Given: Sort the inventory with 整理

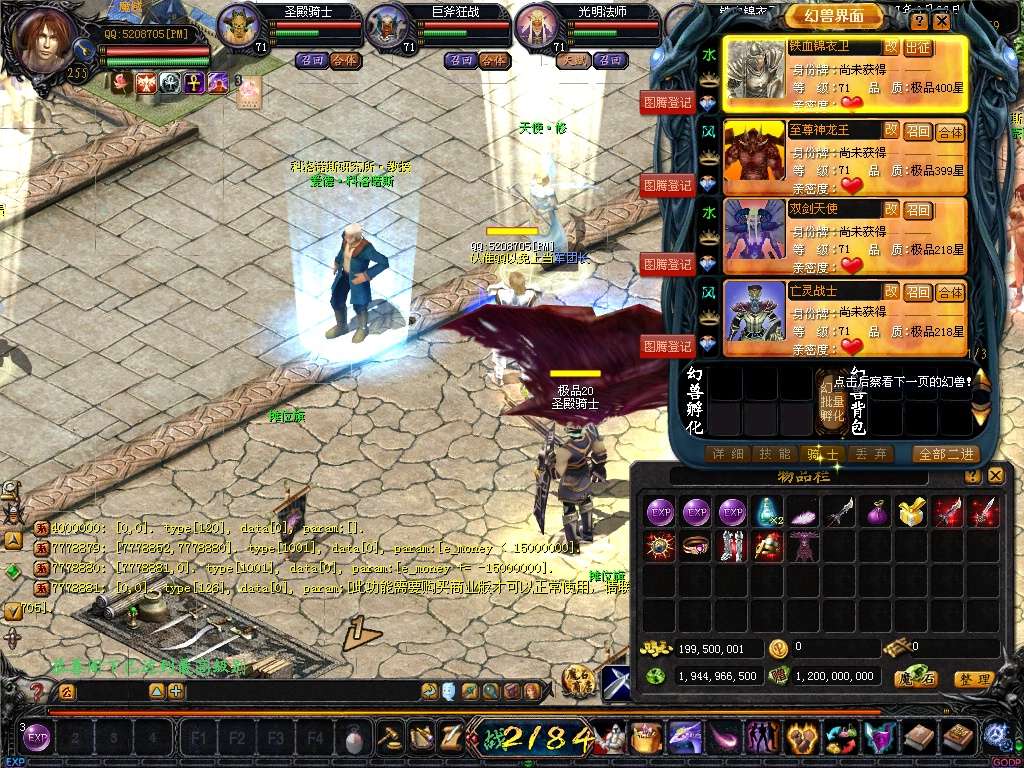Looking at the screenshot, I should point(974,680).
